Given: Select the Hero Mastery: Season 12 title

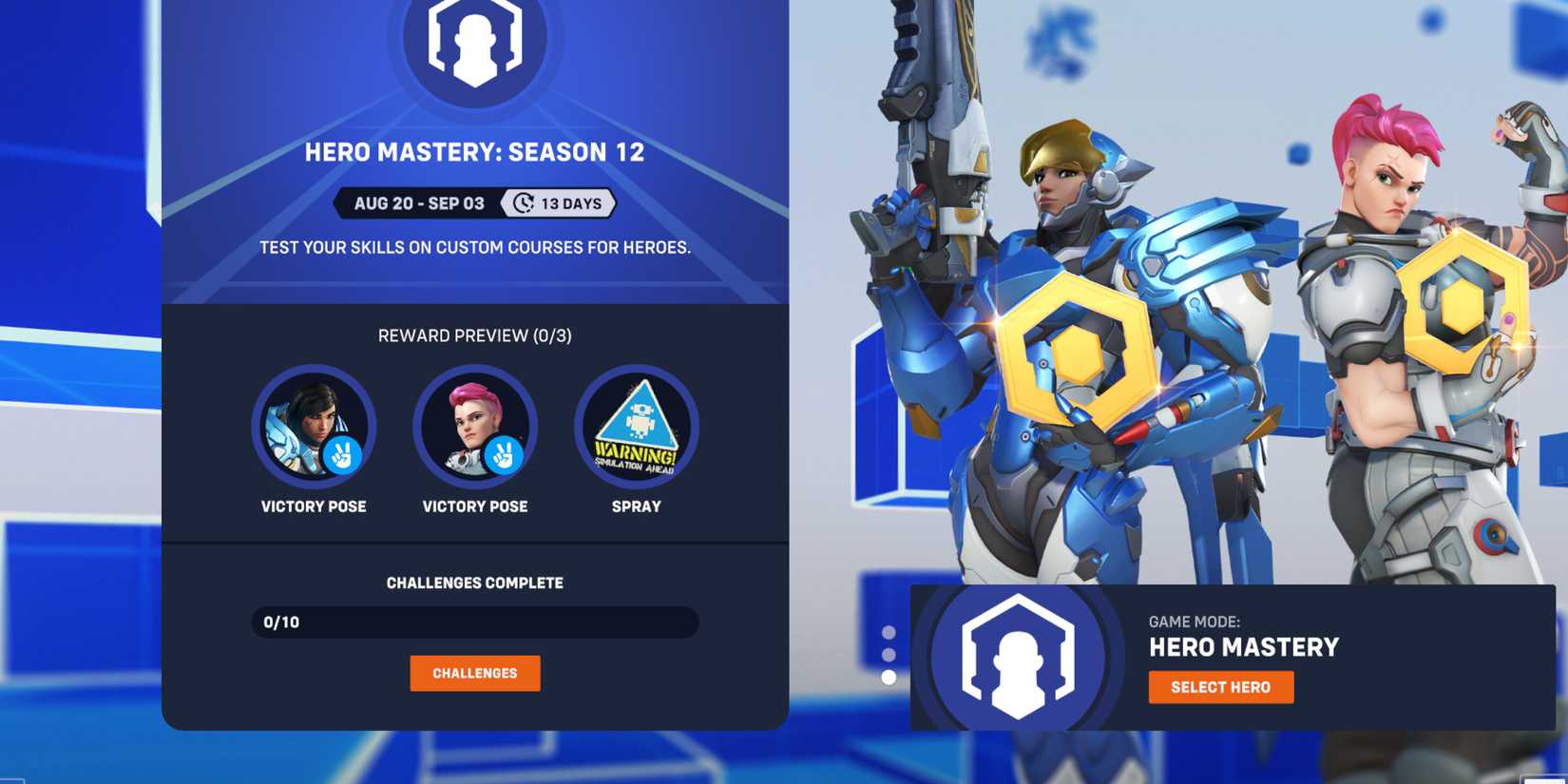Looking at the screenshot, I should (475, 151).
